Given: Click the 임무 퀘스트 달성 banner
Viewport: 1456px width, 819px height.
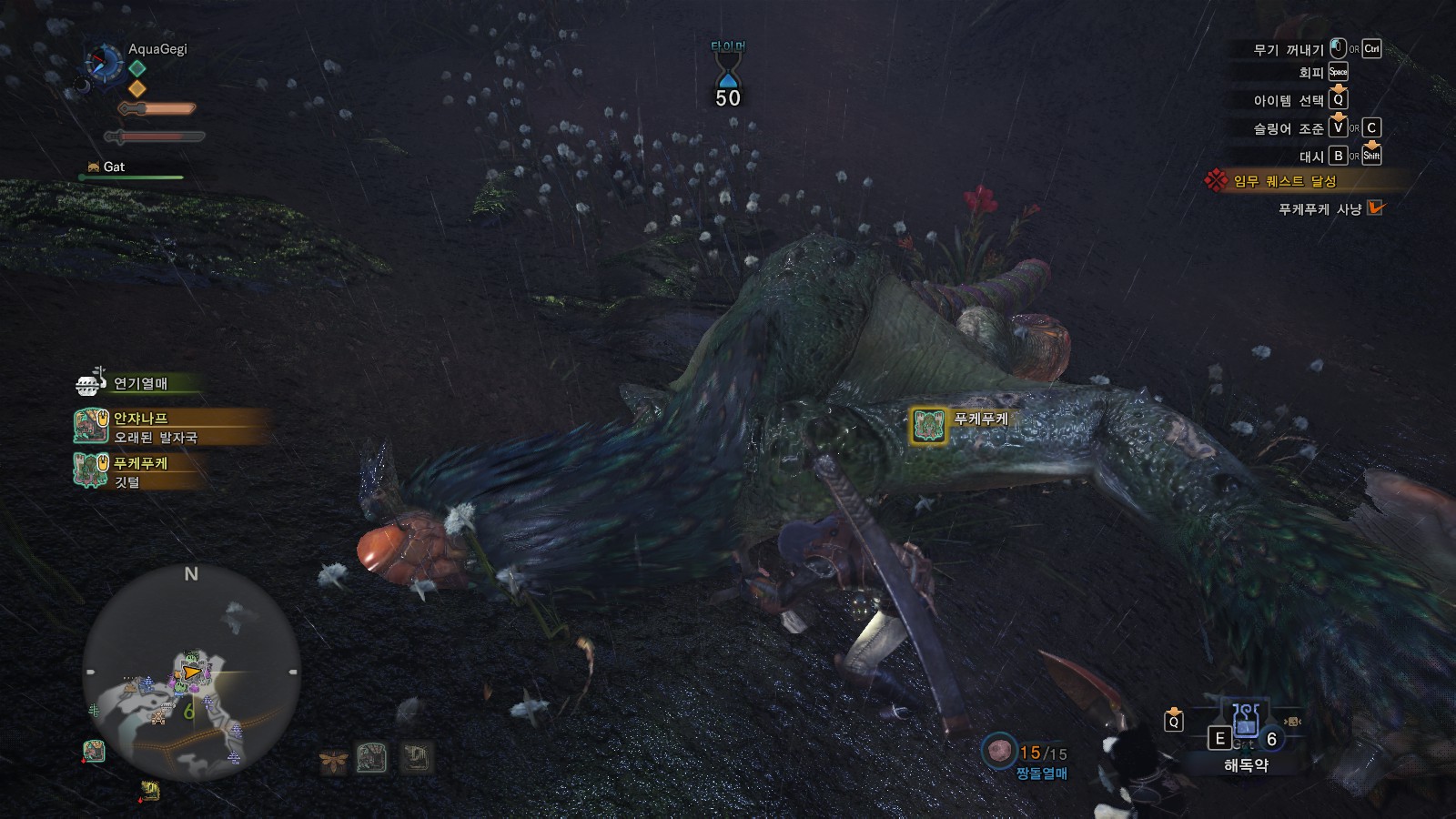Looking at the screenshot, I should 1284,181.
